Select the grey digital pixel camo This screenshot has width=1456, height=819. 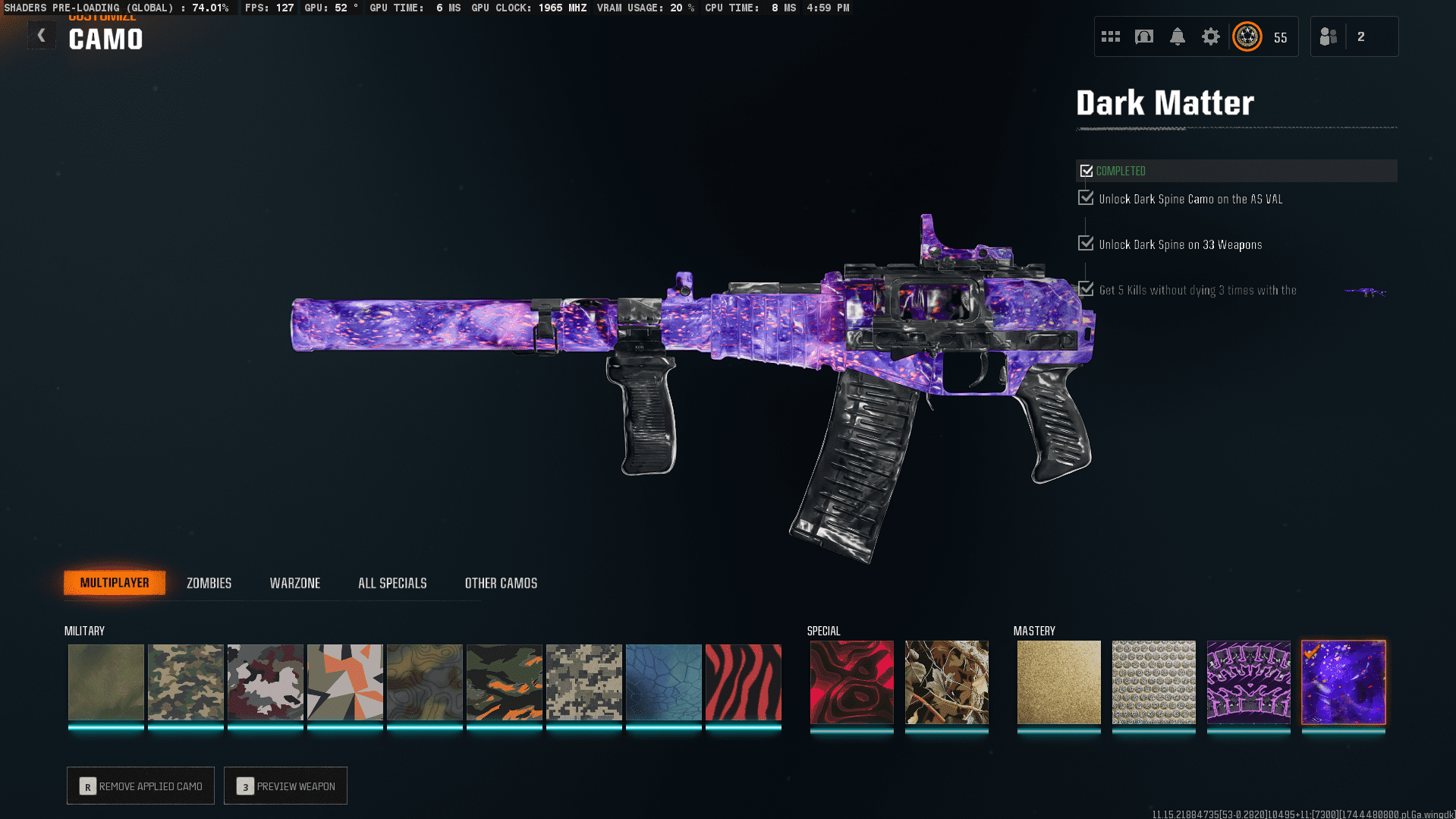583,682
